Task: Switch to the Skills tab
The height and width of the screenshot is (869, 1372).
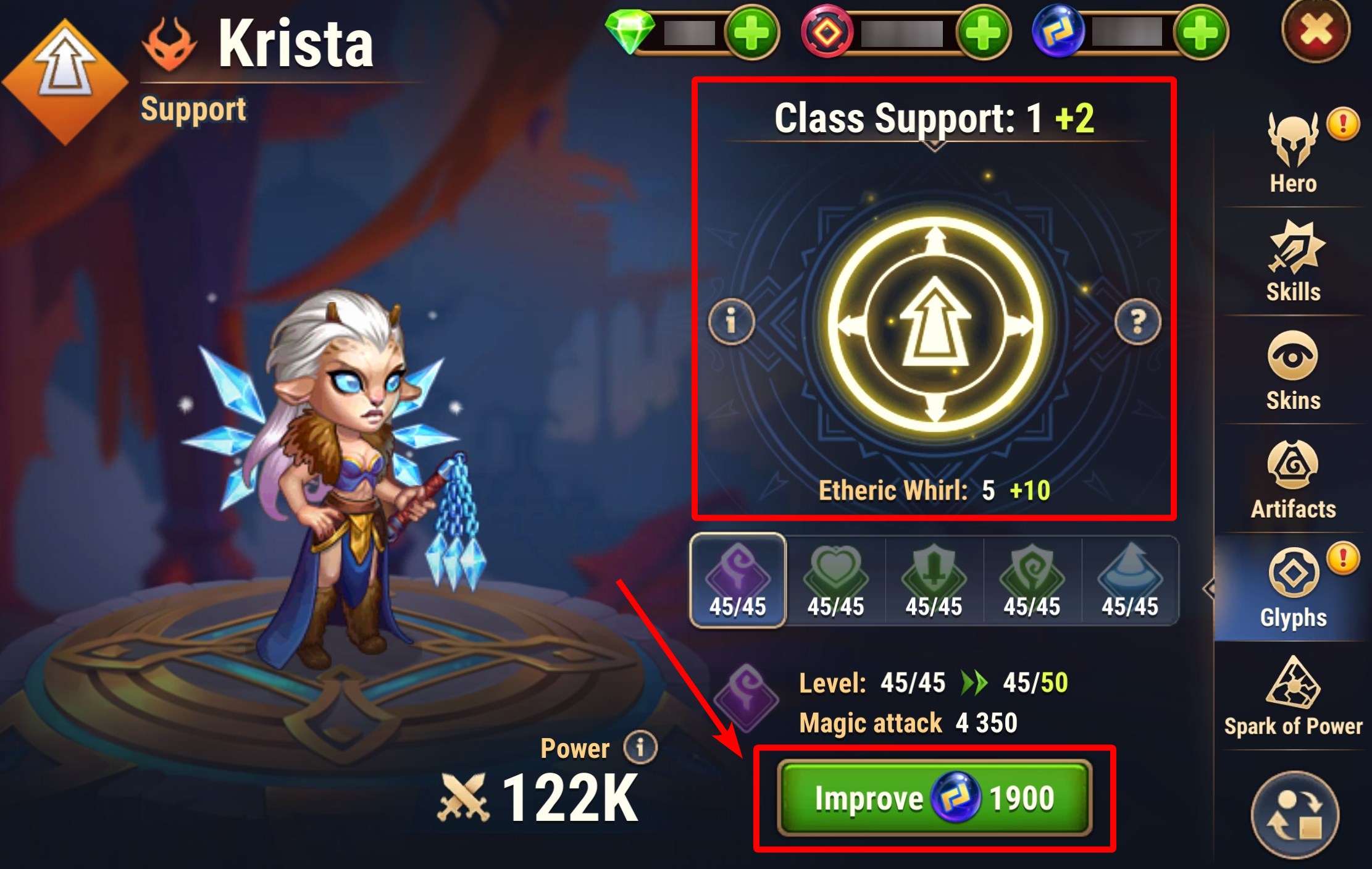Action: tap(1293, 262)
